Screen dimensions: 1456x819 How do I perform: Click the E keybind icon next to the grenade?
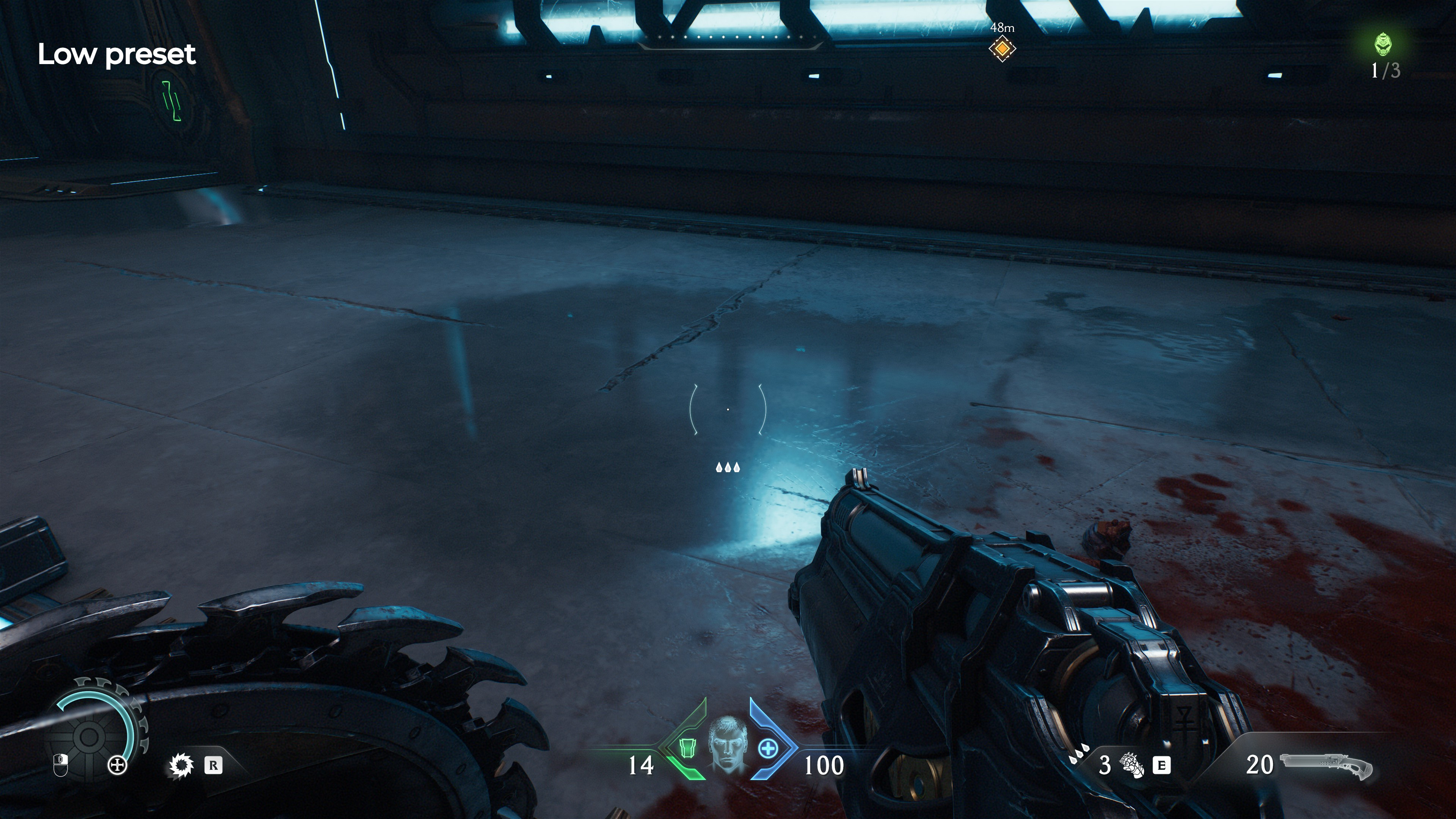1161,766
